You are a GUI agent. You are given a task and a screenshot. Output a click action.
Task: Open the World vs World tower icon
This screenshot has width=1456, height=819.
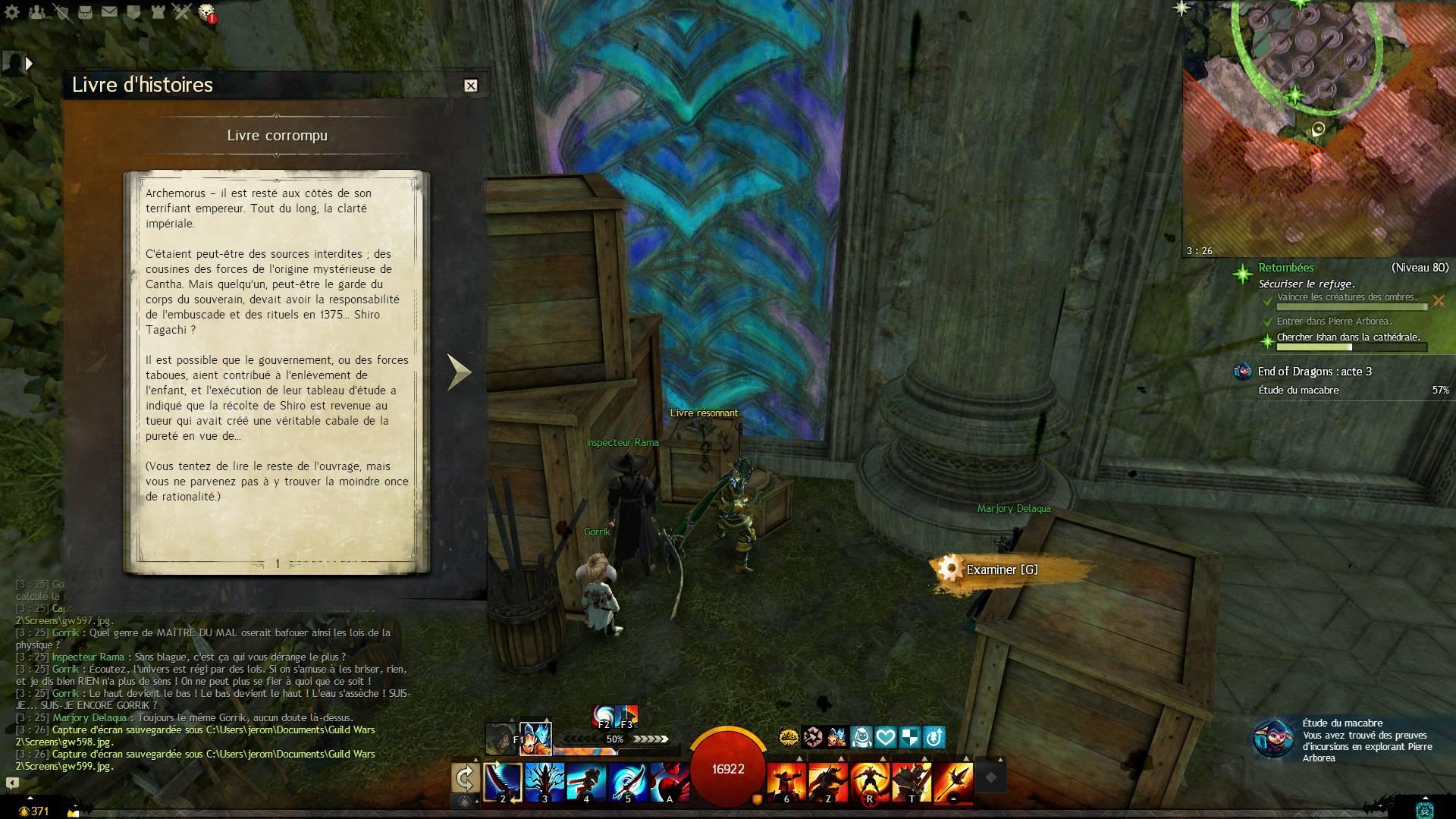pos(157,12)
